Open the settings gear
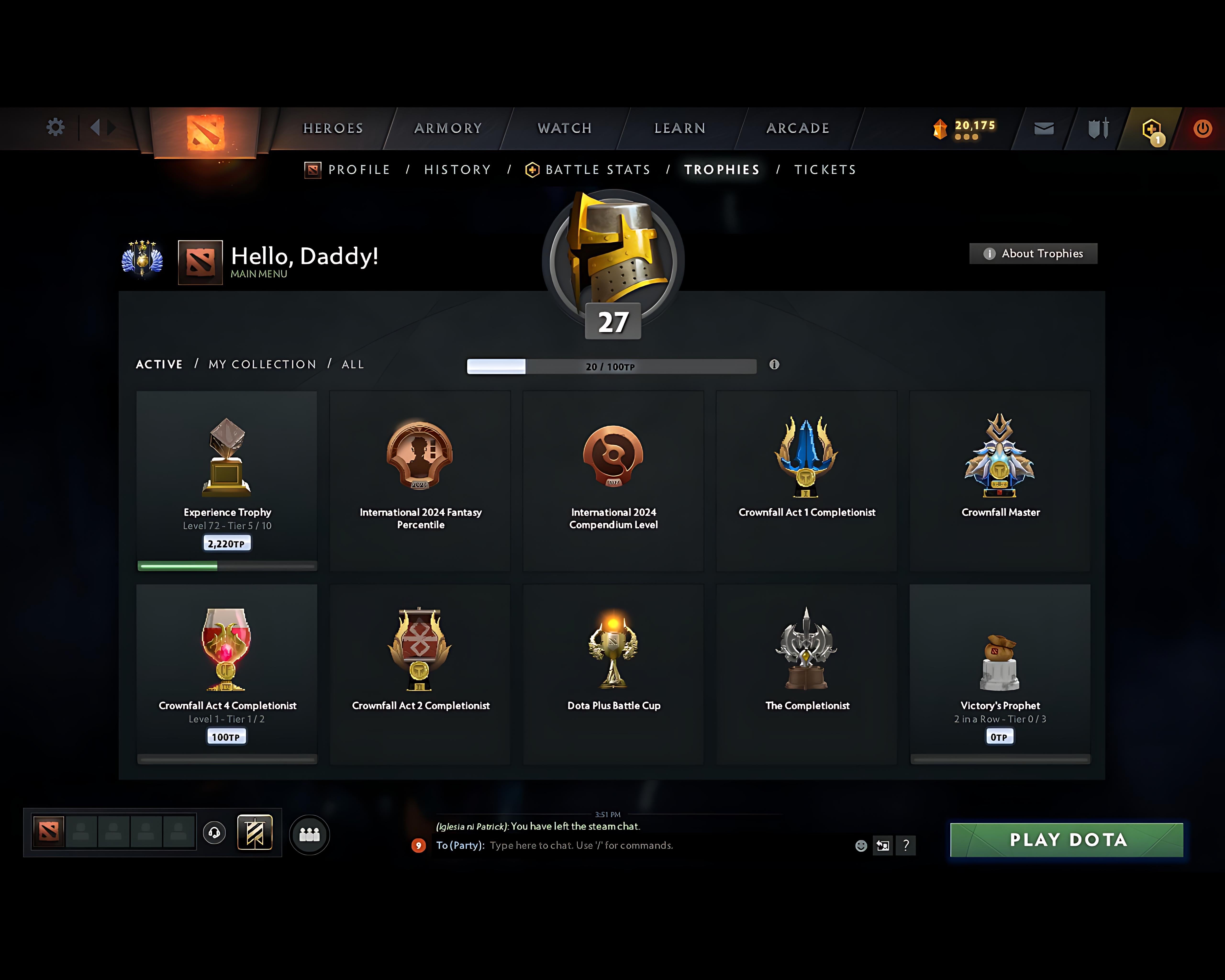This screenshot has width=1225, height=980. pyautogui.click(x=55, y=127)
